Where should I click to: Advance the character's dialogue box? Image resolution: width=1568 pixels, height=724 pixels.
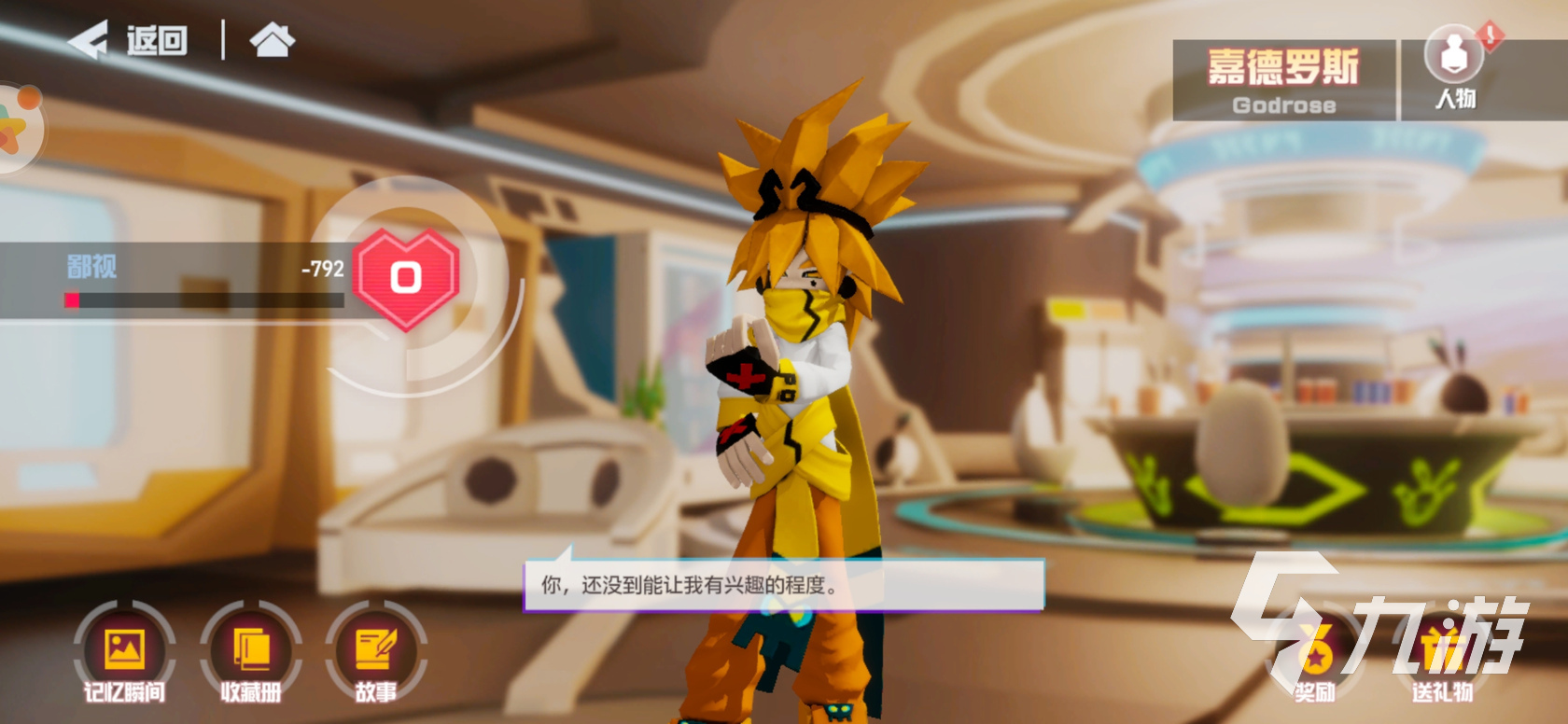(x=783, y=585)
